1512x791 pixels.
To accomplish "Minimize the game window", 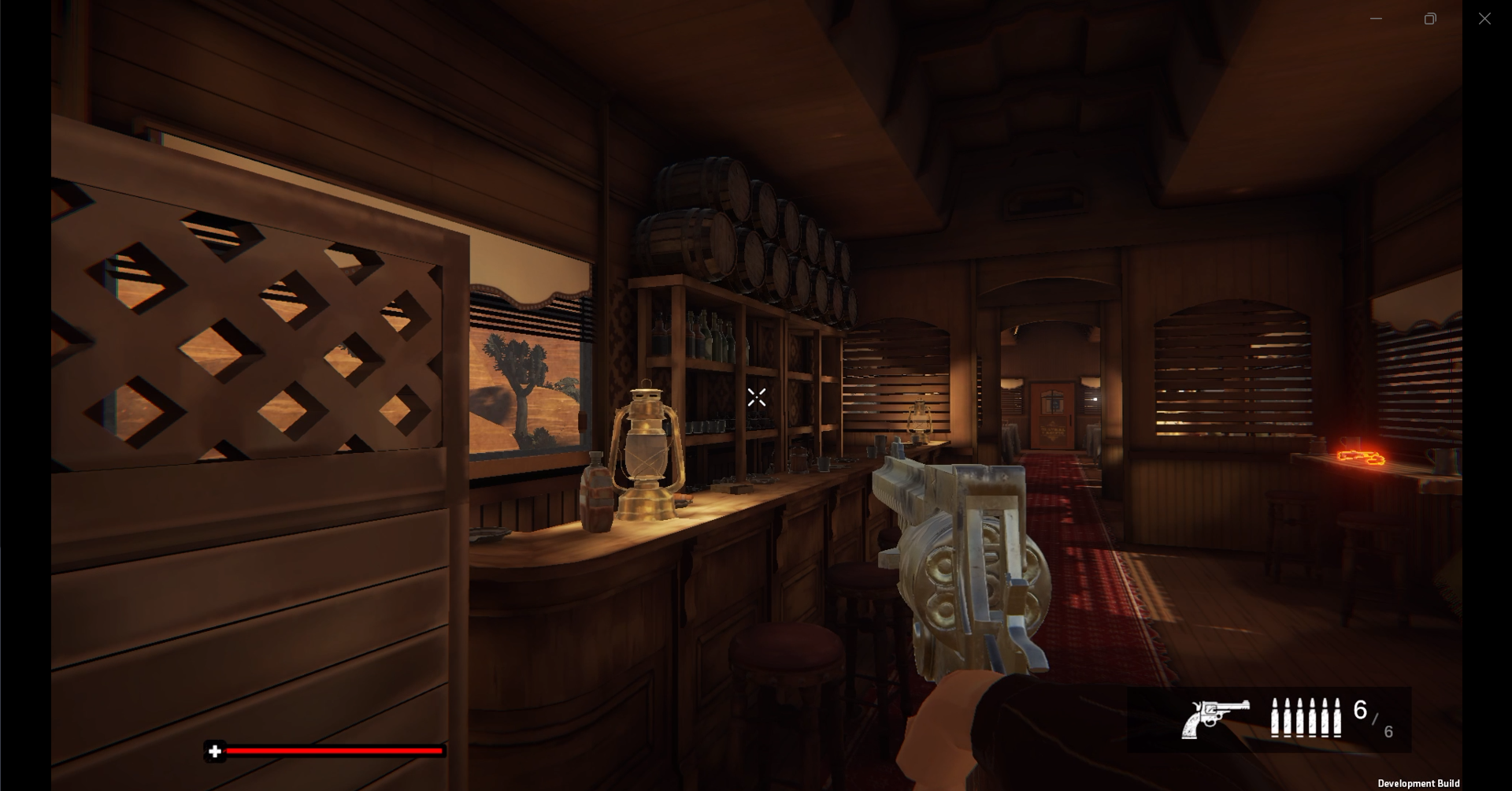I will coord(1376,19).
